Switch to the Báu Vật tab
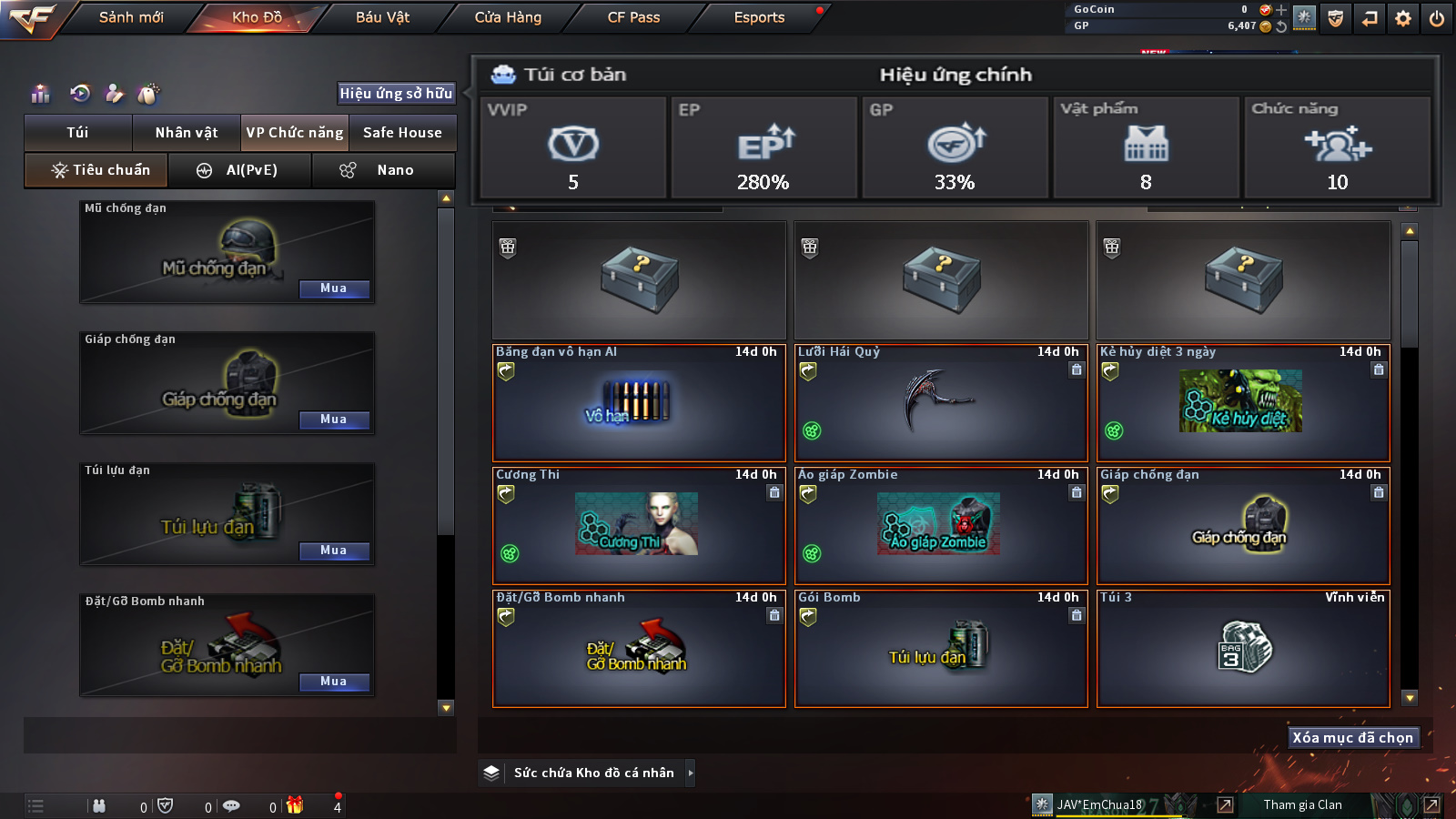The image size is (1456, 819). pyautogui.click(x=382, y=17)
